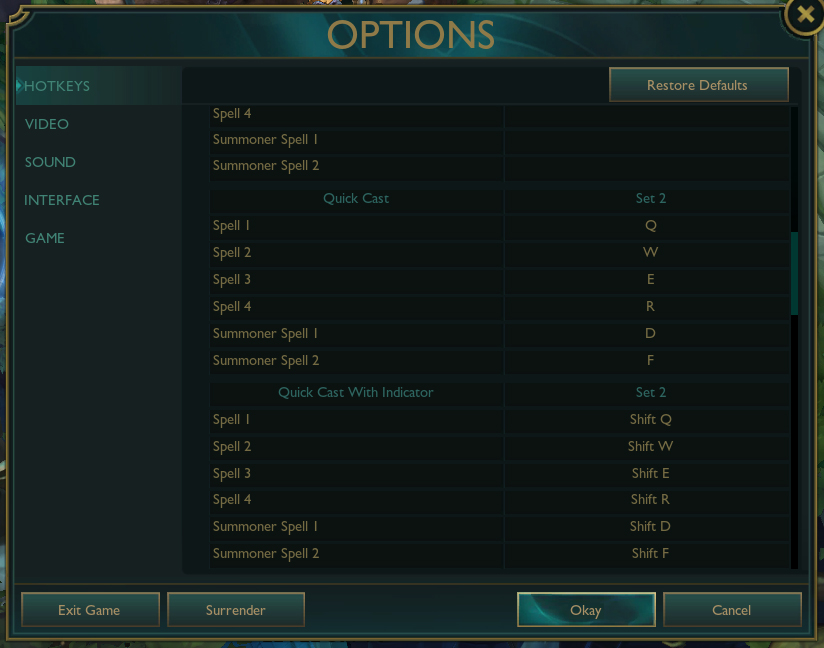The image size is (824, 648).
Task: Cancel the options changes
Action: click(x=732, y=610)
